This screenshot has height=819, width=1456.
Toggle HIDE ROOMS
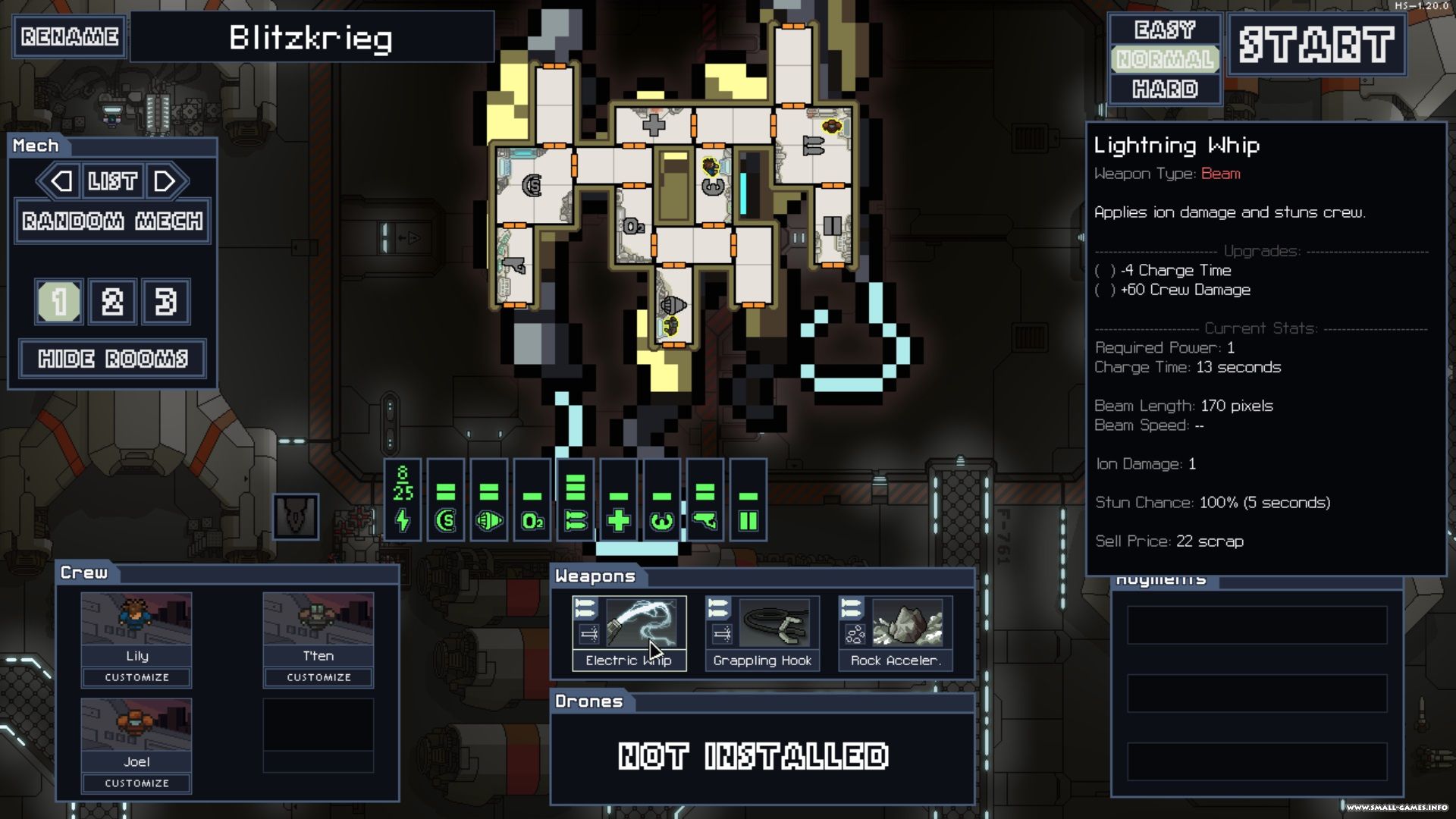[x=112, y=359]
